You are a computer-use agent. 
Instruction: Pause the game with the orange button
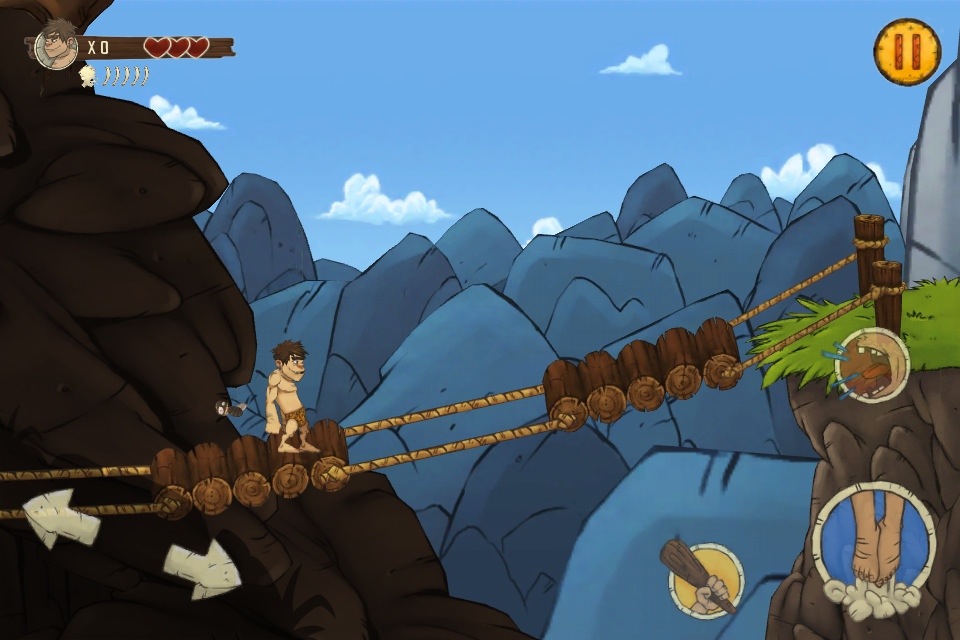tap(907, 51)
